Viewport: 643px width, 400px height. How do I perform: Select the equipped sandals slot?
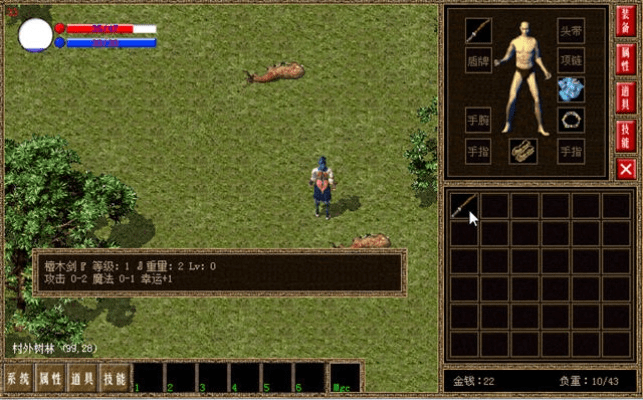[524, 151]
